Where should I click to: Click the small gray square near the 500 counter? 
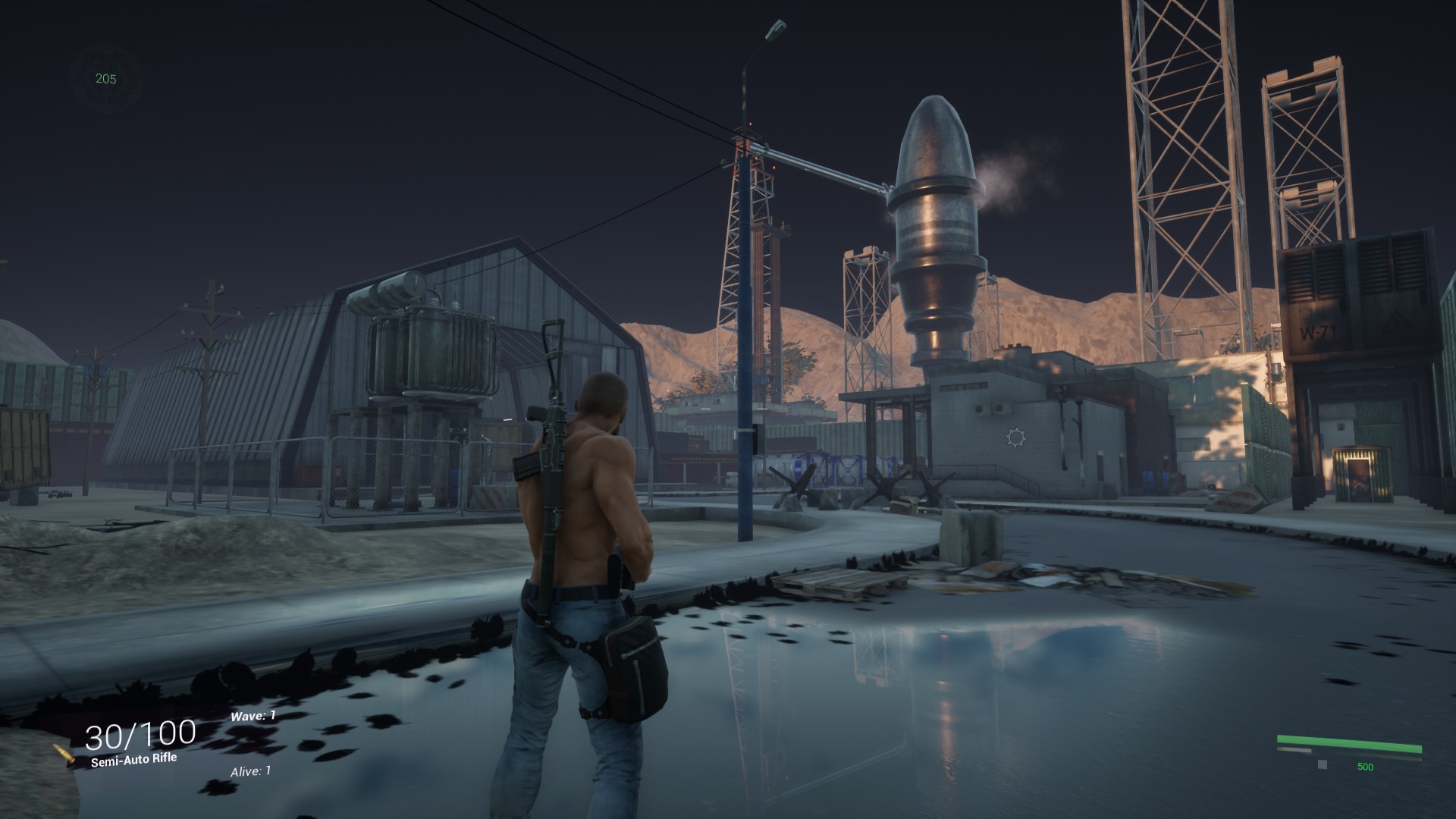(1321, 764)
